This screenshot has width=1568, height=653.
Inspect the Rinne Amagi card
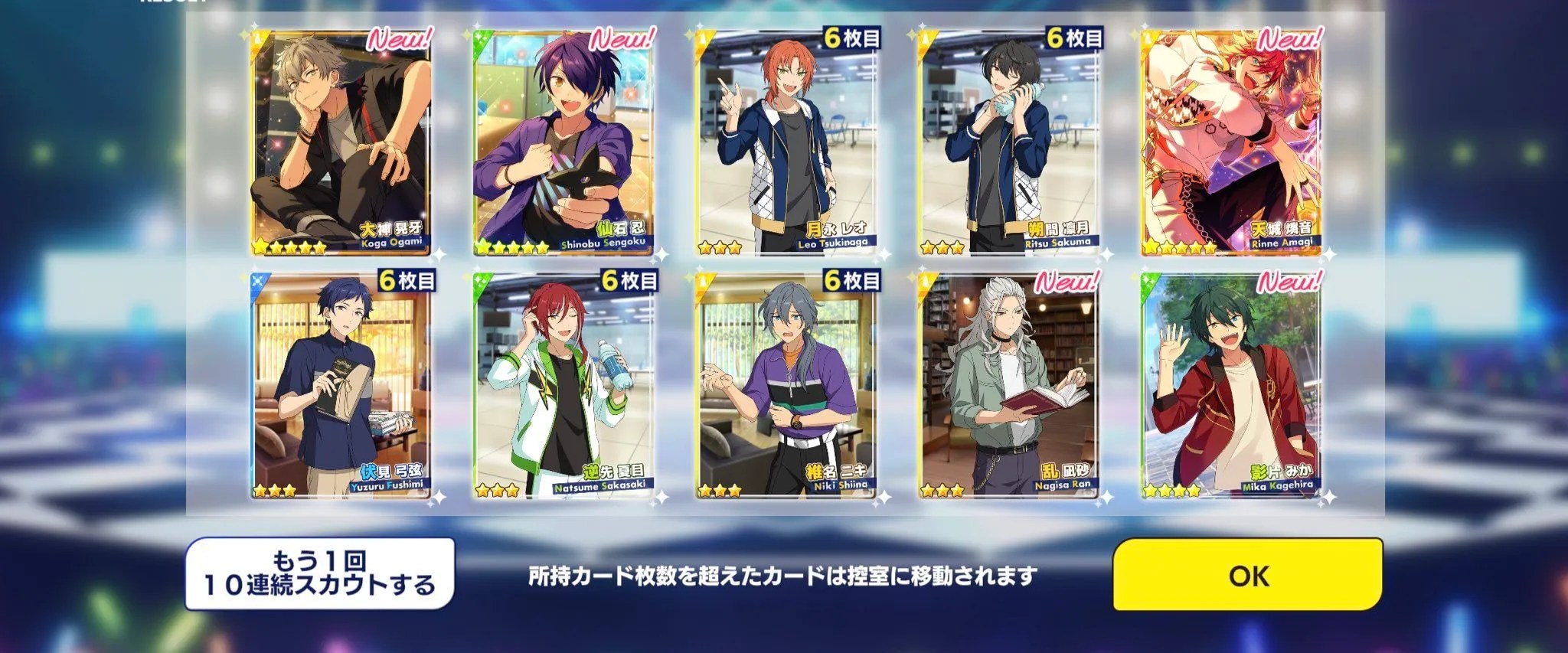tap(1231, 143)
